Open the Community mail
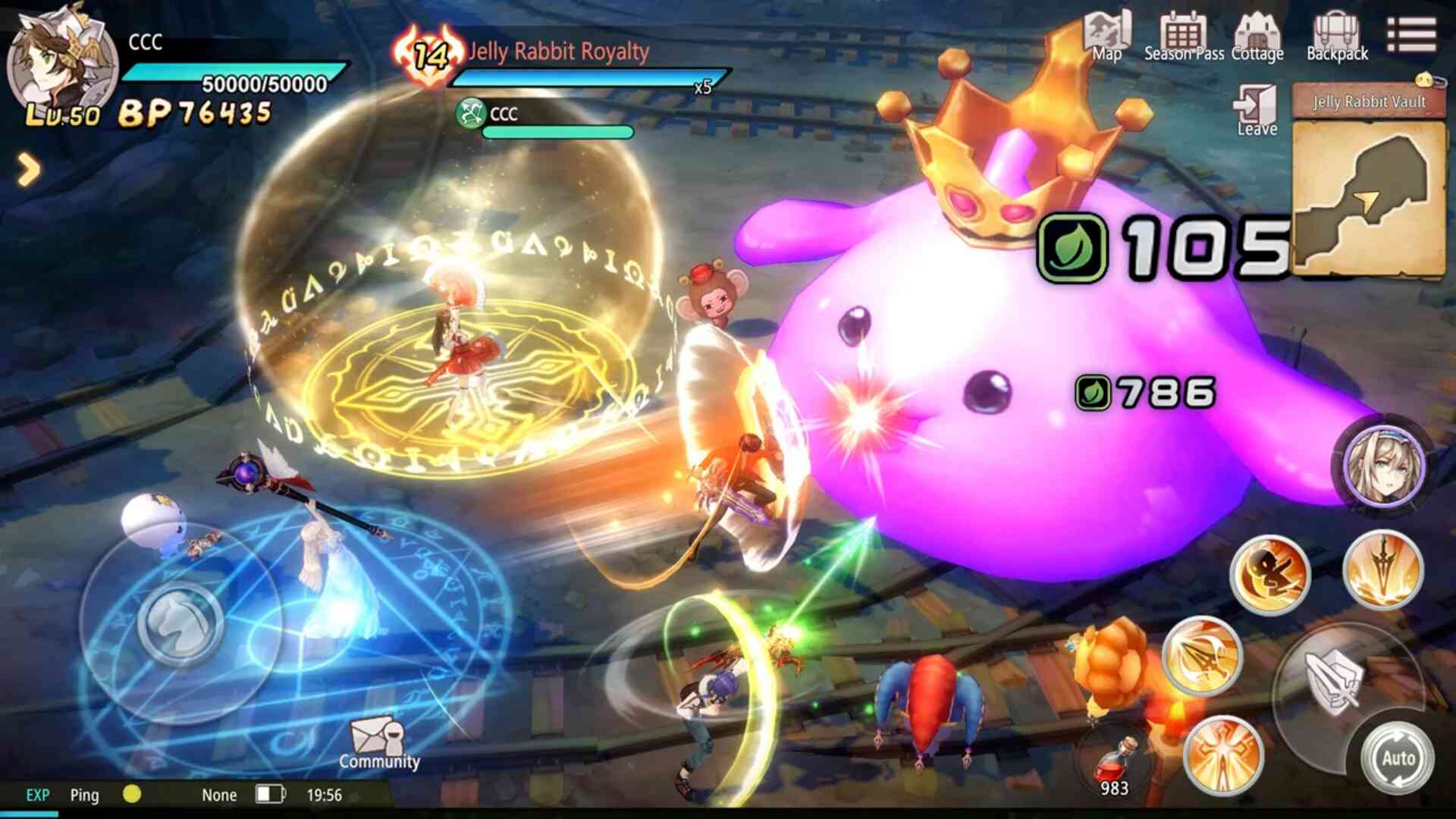1456x819 pixels. coord(378,744)
